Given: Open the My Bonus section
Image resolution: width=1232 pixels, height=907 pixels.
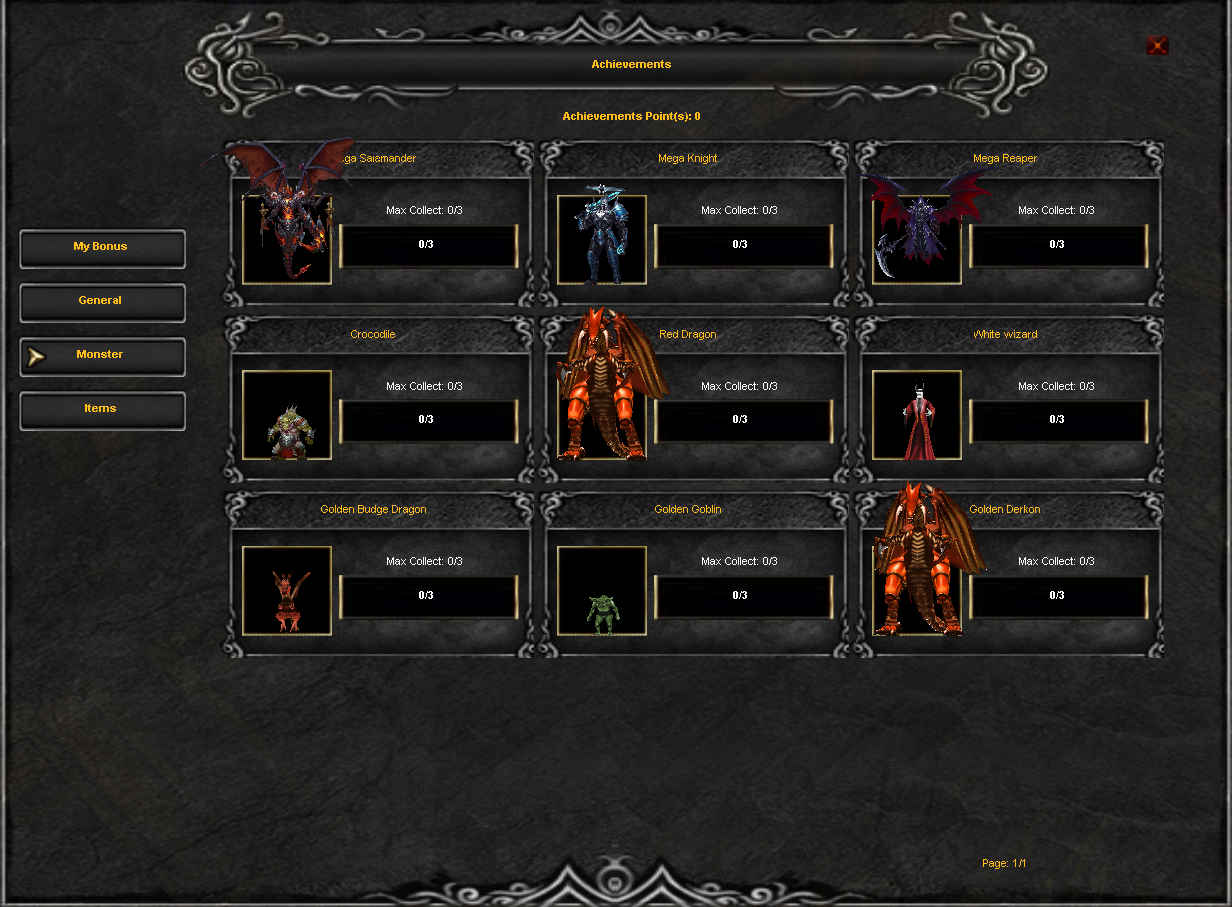Looking at the screenshot, I should (x=102, y=248).
